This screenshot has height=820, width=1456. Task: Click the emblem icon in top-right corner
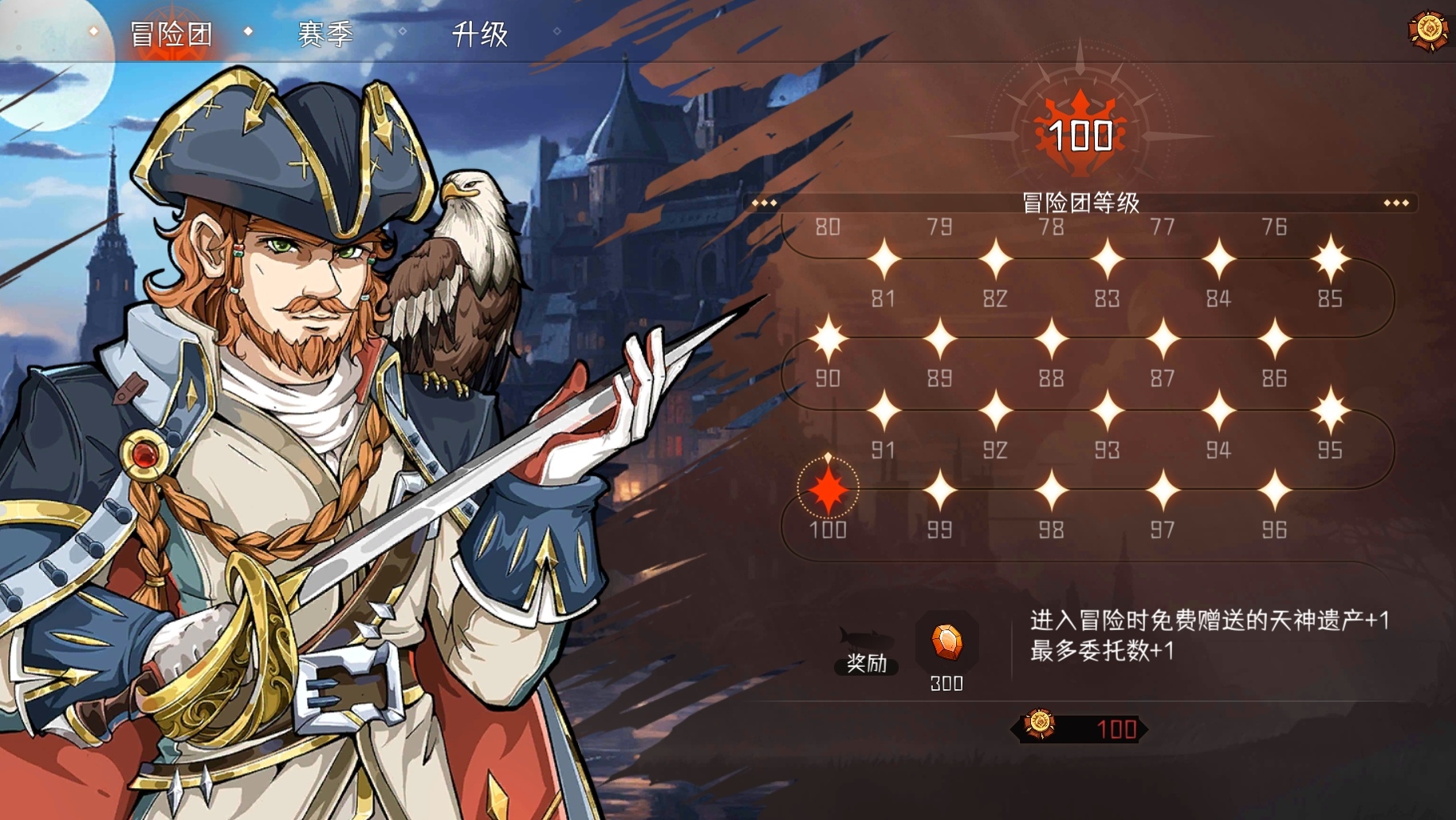(1428, 30)
